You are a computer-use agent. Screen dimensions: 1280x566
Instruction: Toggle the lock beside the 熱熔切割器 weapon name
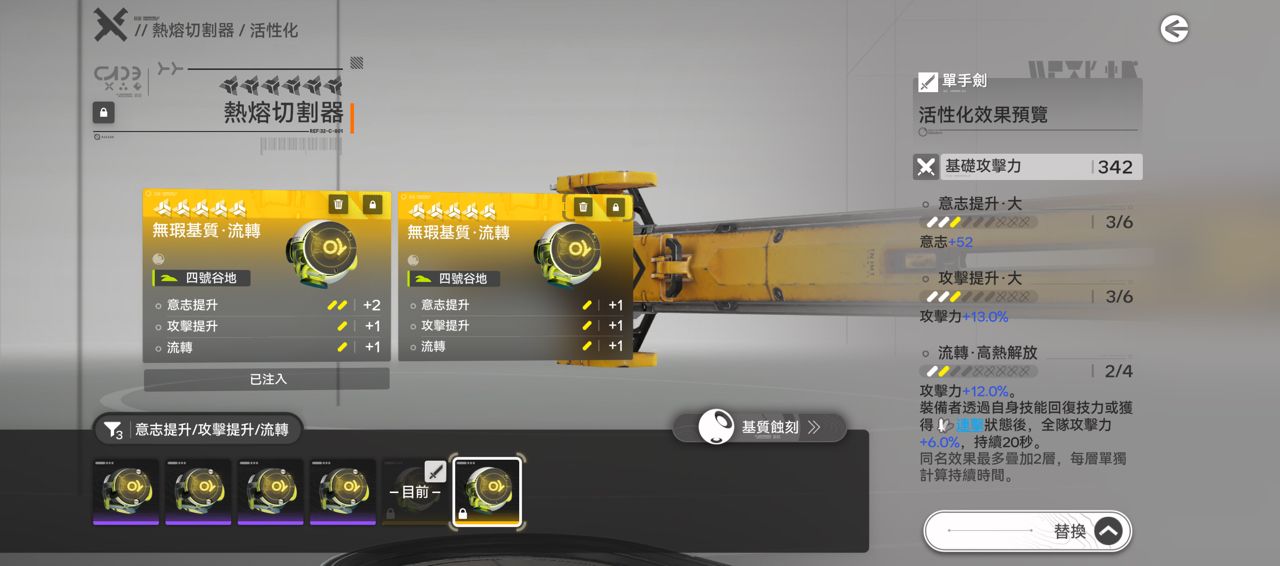[103, 112]
